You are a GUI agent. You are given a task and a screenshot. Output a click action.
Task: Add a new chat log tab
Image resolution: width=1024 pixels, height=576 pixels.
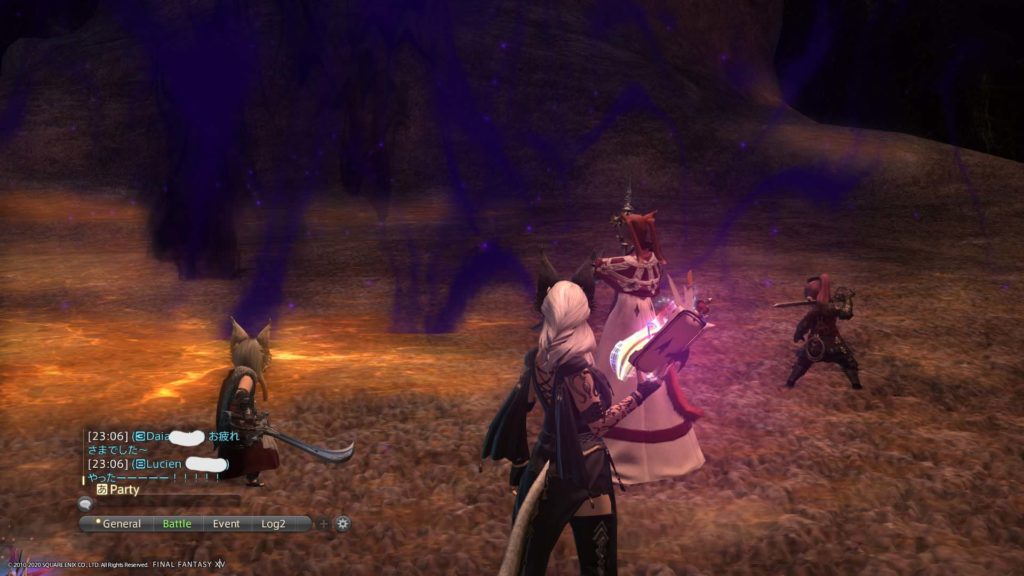322,523
